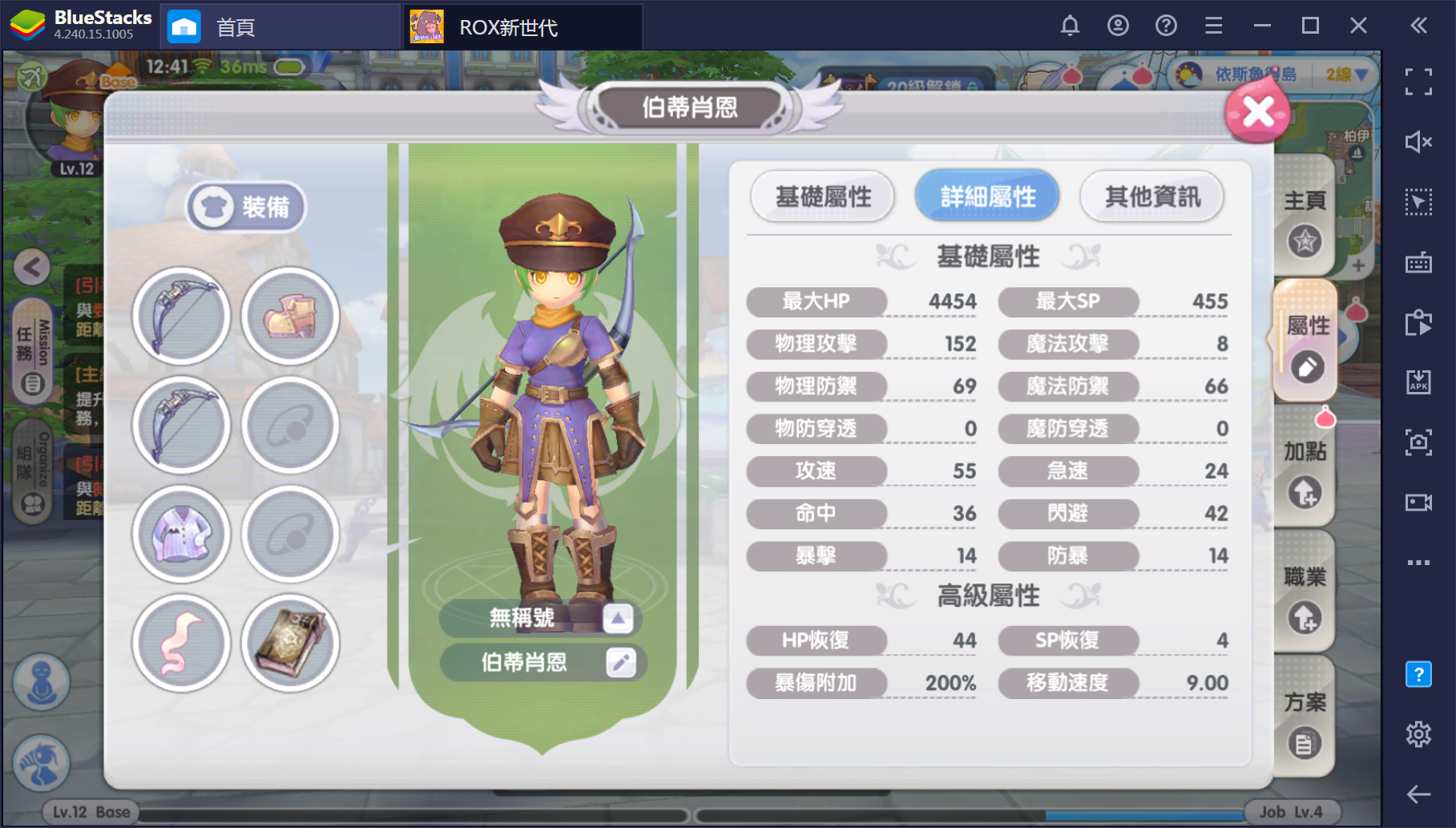This screenshot has height=828, width=1456.
Task: Click the 裝備 equipment button
Action: (245, 206)
